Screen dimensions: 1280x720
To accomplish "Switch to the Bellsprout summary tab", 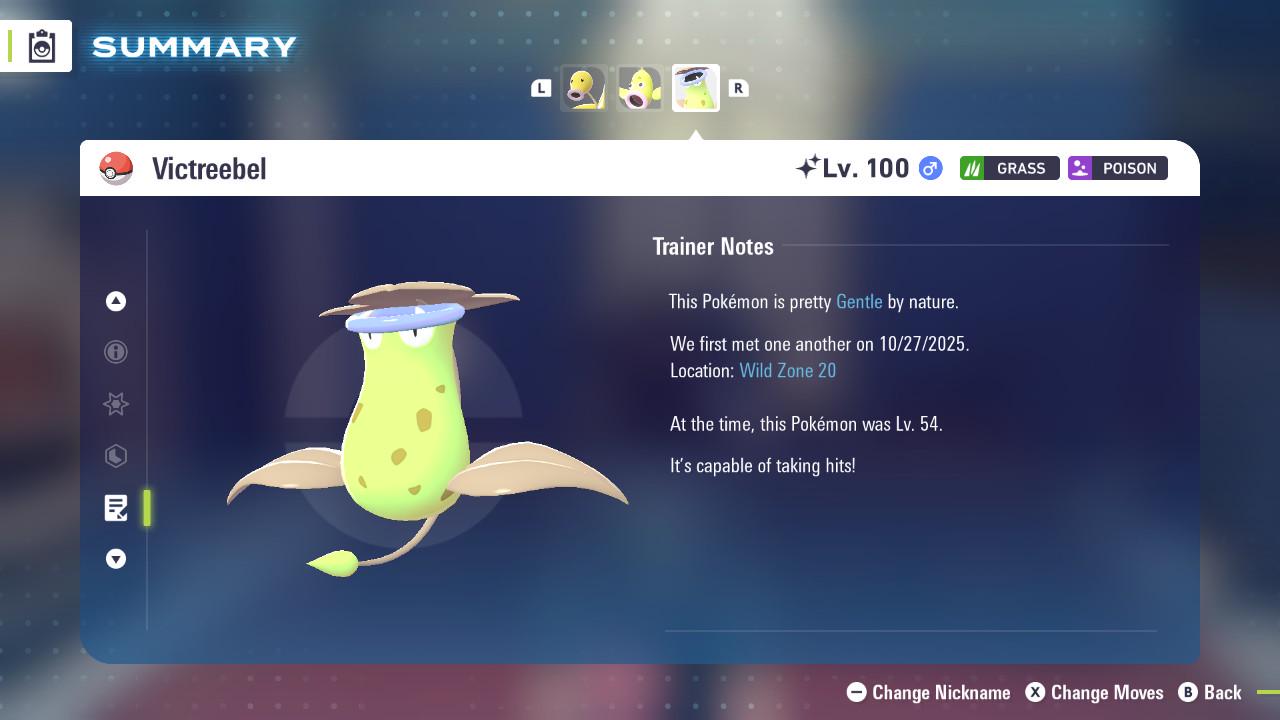I will click(x=583, y=88).
